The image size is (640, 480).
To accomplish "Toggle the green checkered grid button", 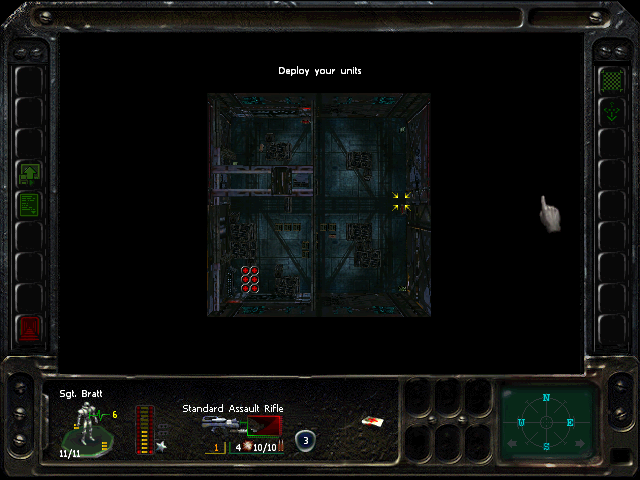I will coord(610,80).
